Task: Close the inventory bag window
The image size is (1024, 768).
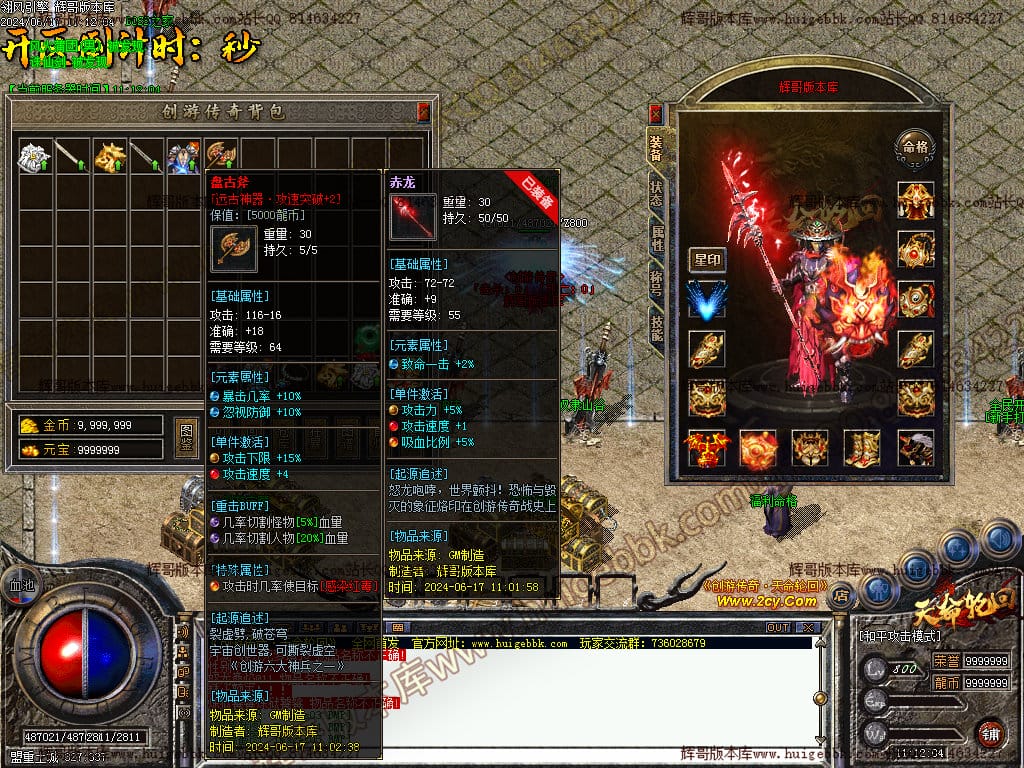Action: 423,111
